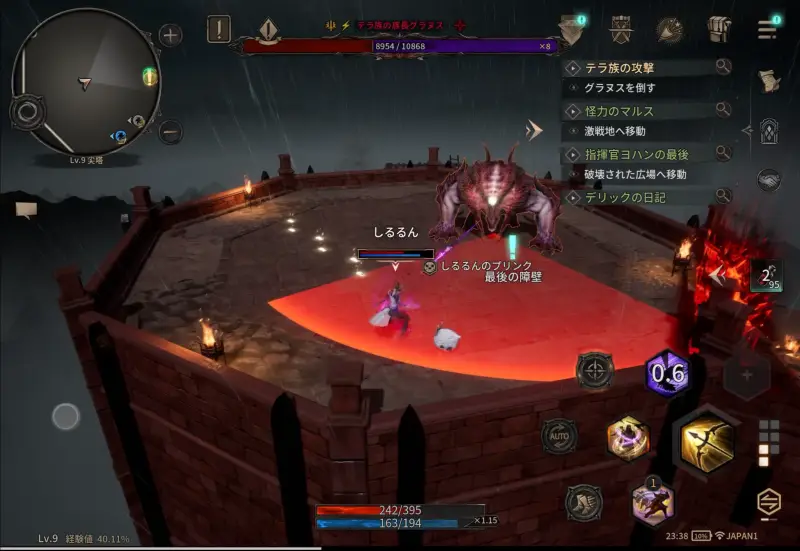Open the handshake icon on right edge
This screenshot has height=551, width=800.
[768, 179]
